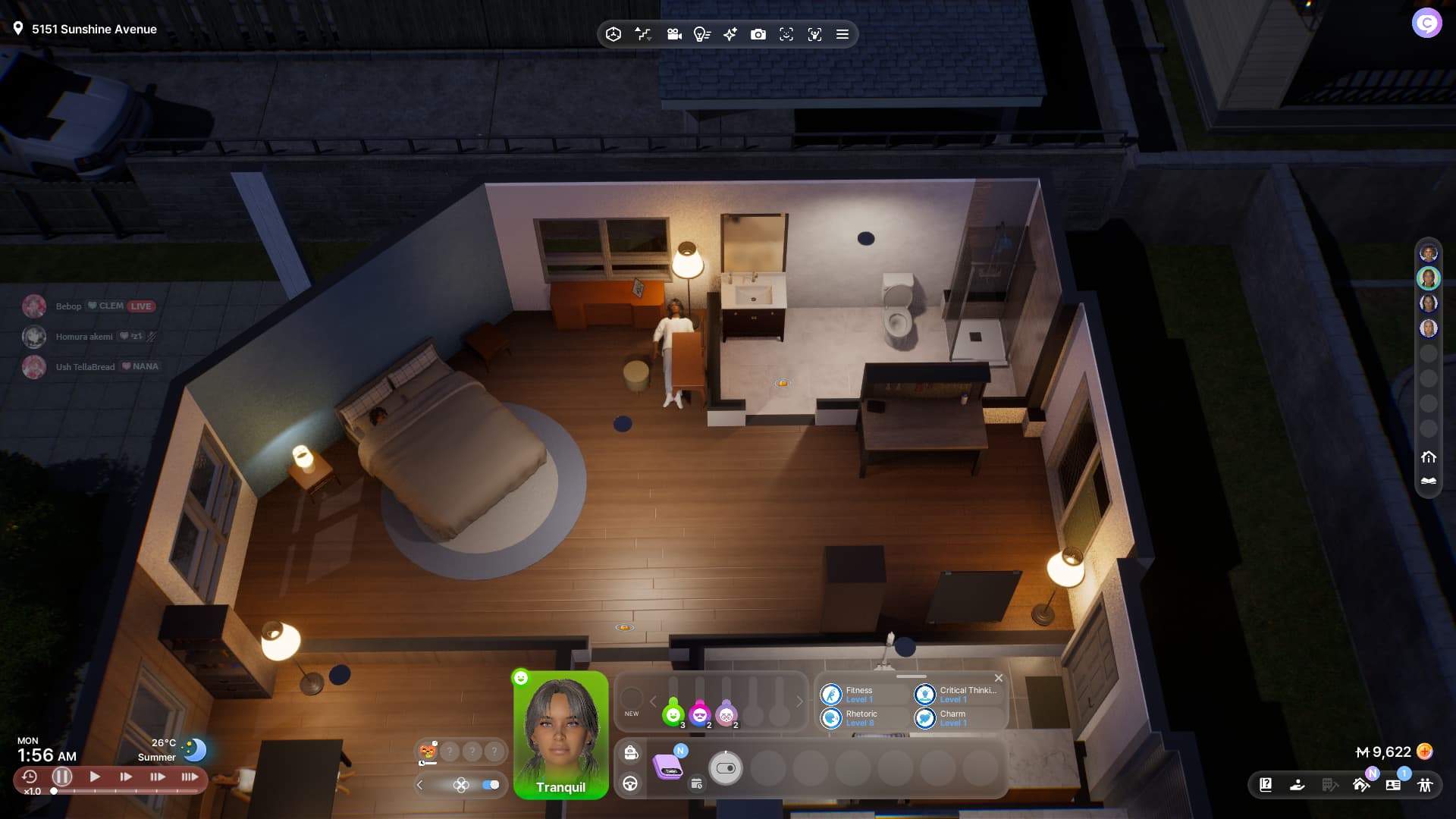
Task: Open the hamburger menu in the top toolbar
Action: 842,34
